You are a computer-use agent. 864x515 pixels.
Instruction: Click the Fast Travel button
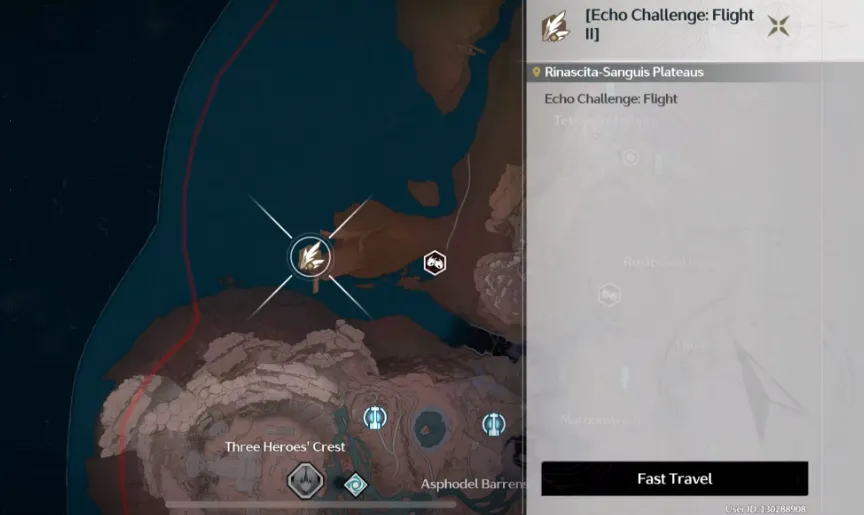tap(674, 479)
